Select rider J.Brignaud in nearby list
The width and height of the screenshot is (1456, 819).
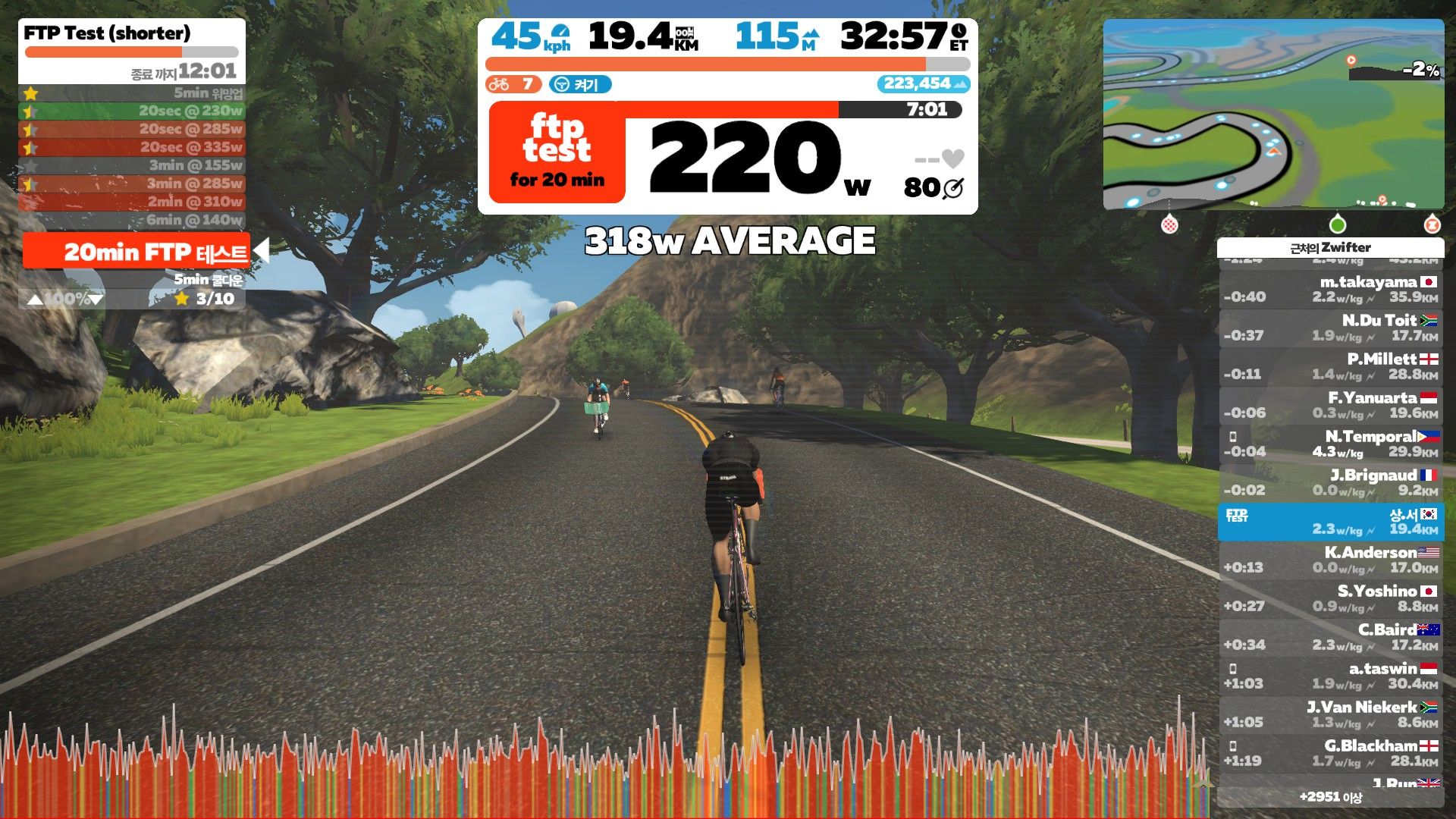click(x=1331, y=482)
